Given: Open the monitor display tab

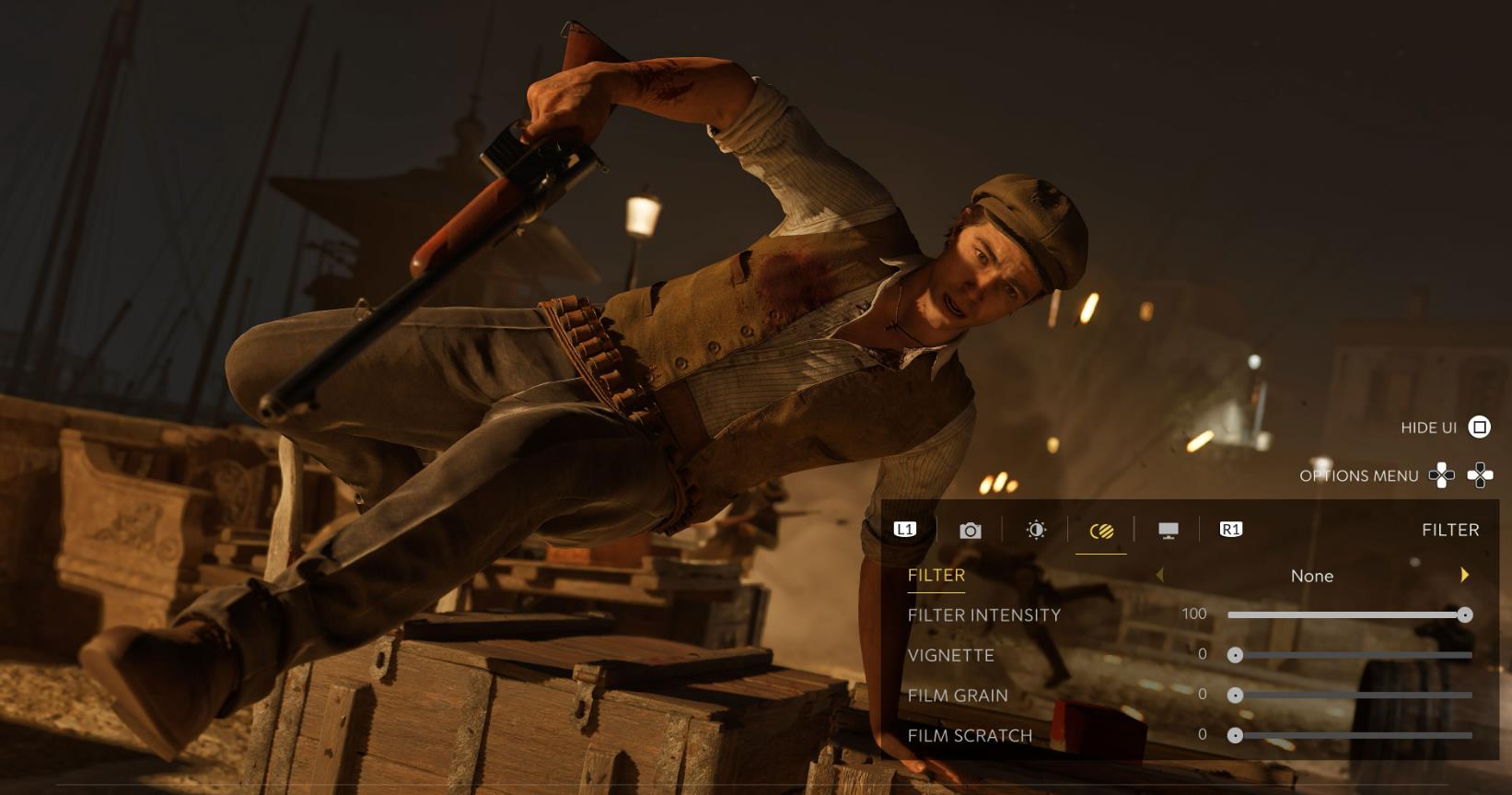Looking at the screenshot, I should pos(1168,530).
